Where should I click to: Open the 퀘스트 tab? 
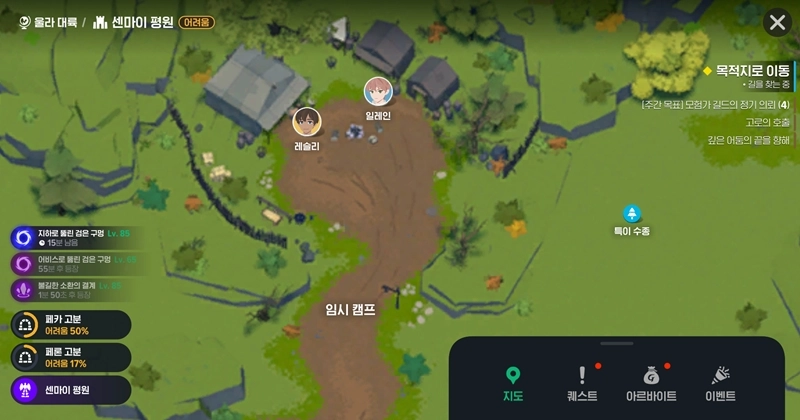click(x=581, y=384)
